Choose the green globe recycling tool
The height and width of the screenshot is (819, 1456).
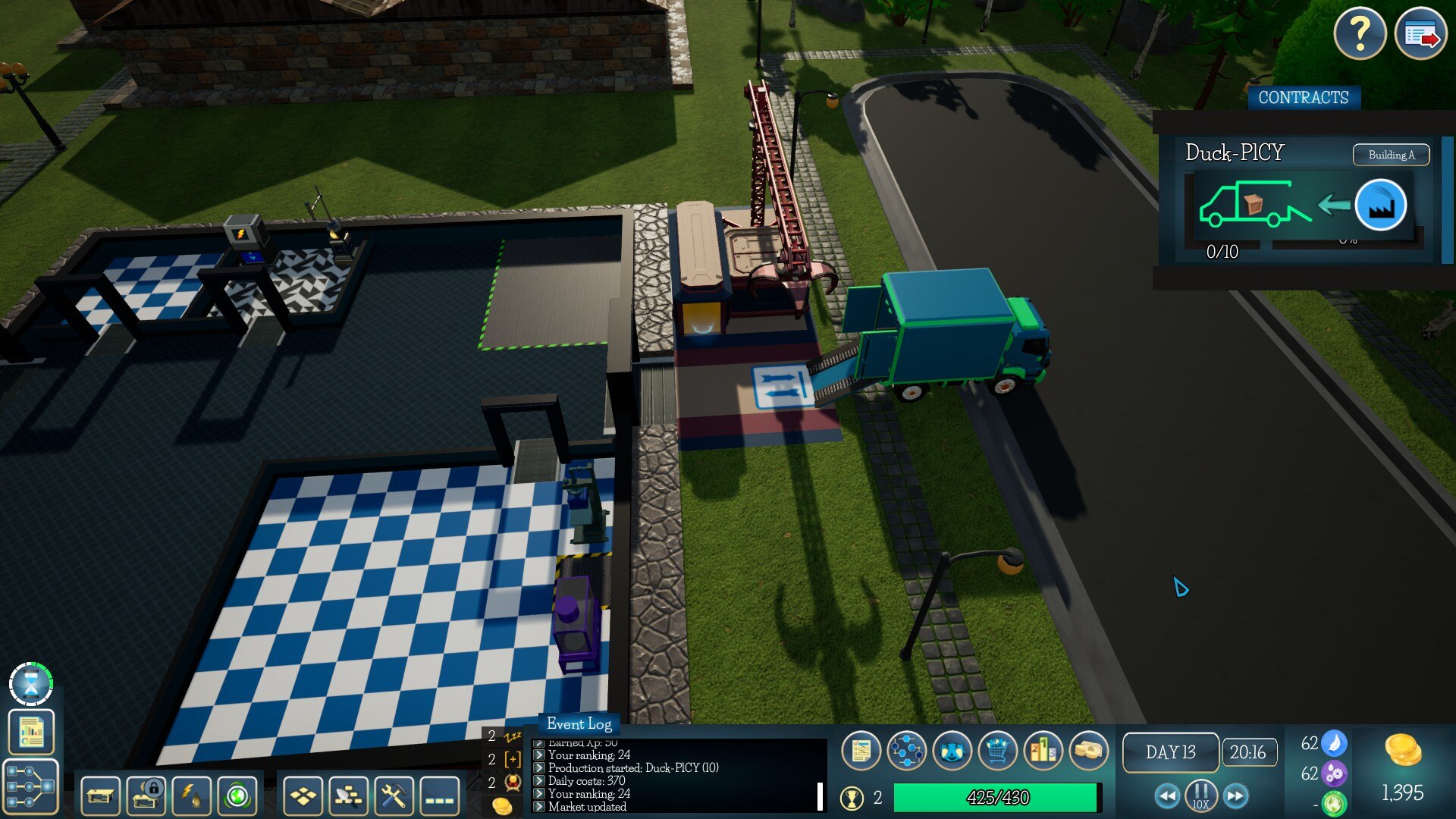pyautogui.click(x=237, y=796)
